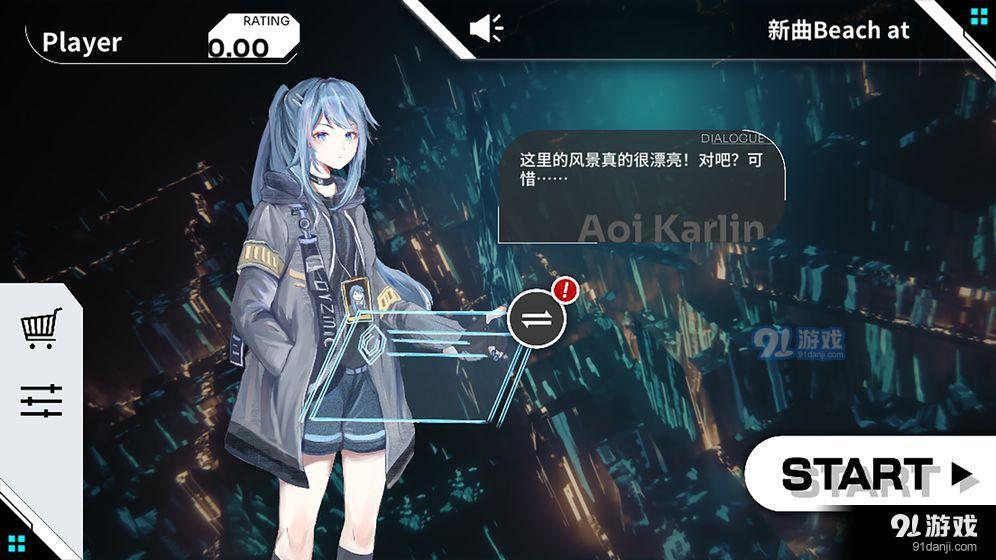The height and width of the screenshot is (560, 996).
Task: Tap the Aoi Karlin dialogue bubble
Action: 640,188
